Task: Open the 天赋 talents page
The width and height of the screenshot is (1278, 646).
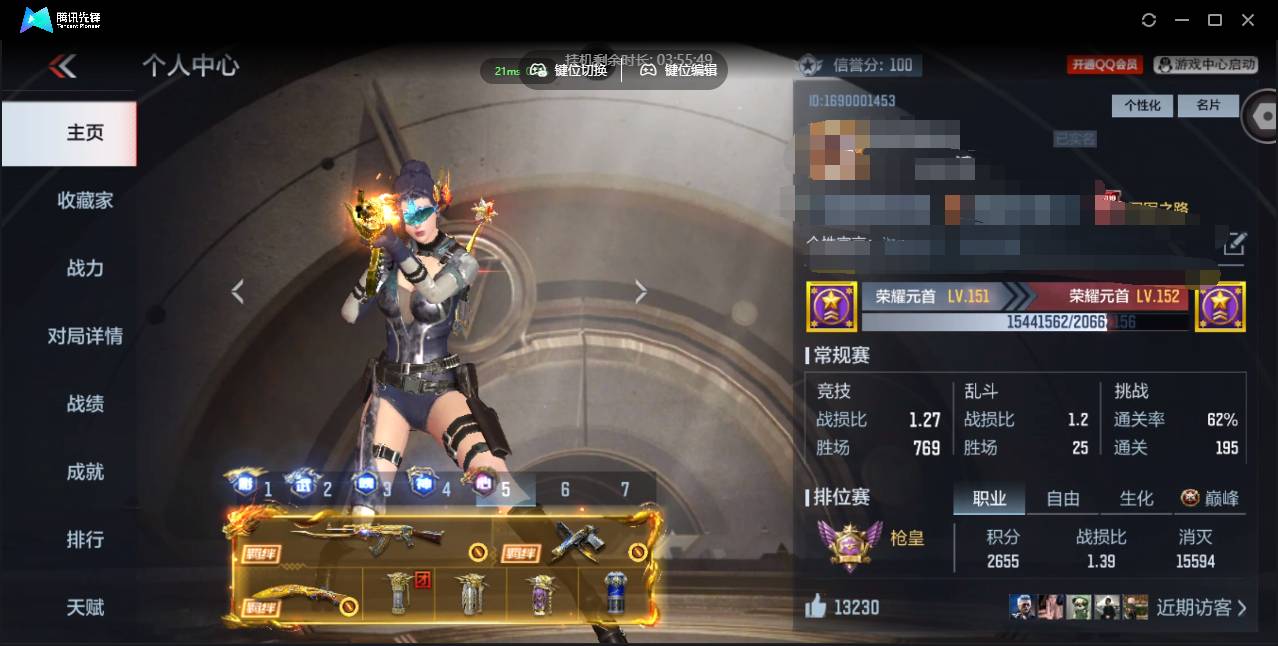Action: coord(85,607)
